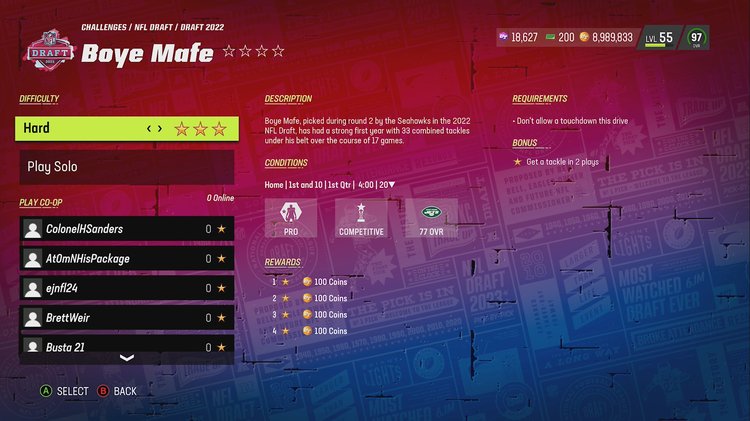
Task: Choose Play Solo
Action: (126, 167)
